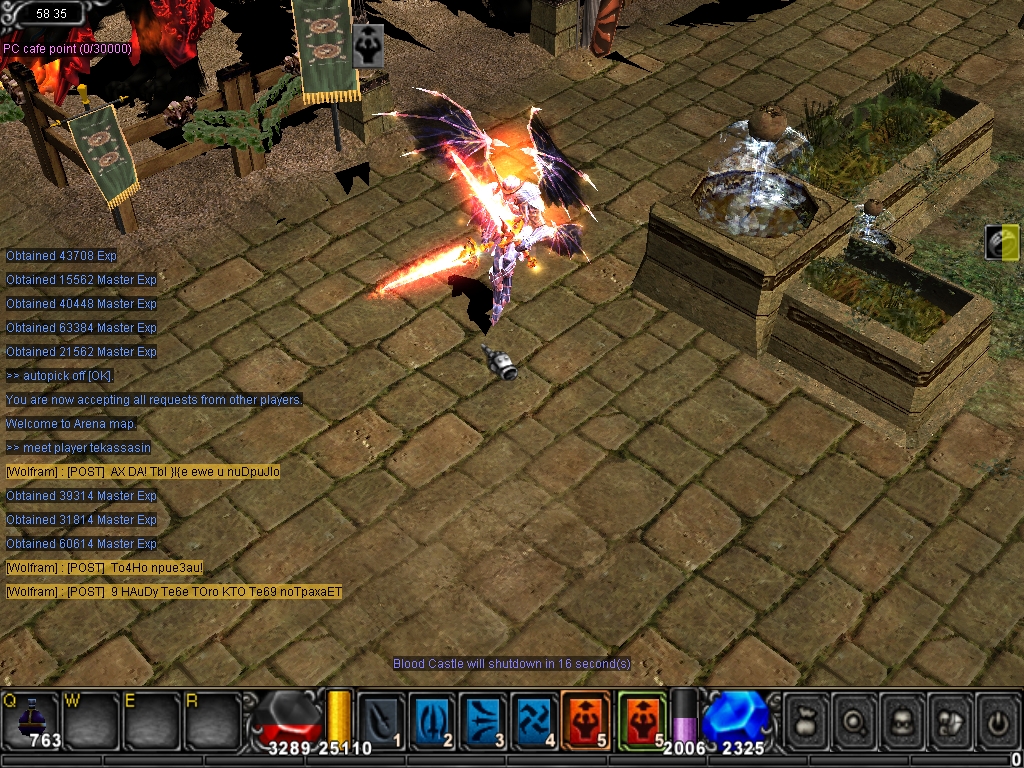Choose the blue whirlwind skill in slot 4

click(535, 719)
